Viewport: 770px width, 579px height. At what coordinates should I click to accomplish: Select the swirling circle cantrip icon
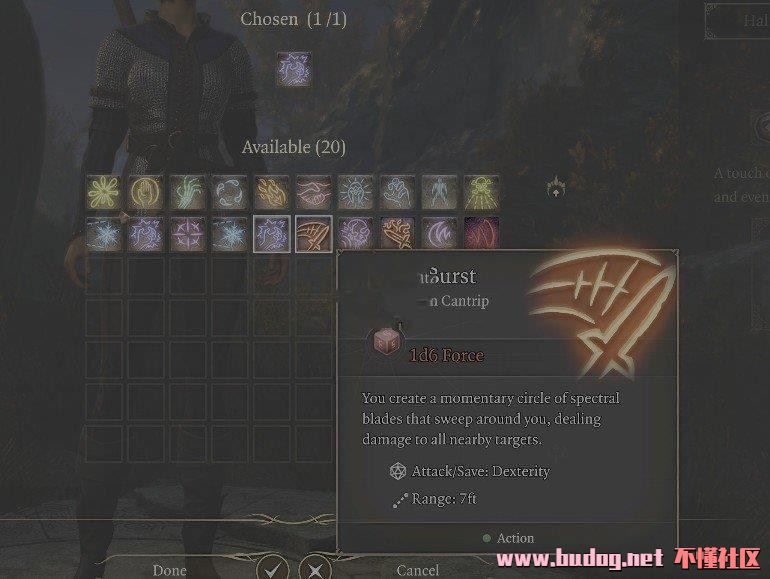click(229, 191)
